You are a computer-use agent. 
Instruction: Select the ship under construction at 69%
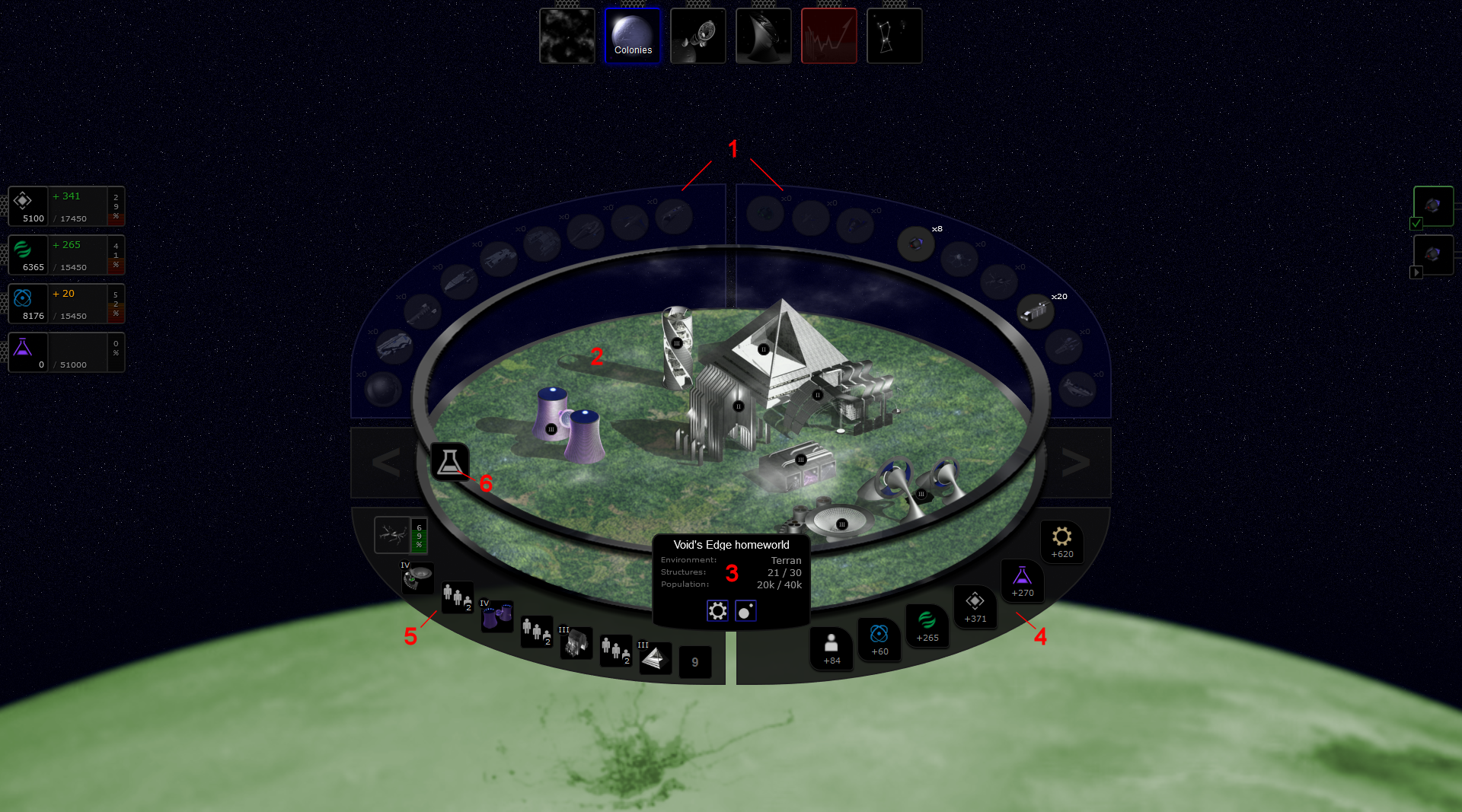[393, 535]
